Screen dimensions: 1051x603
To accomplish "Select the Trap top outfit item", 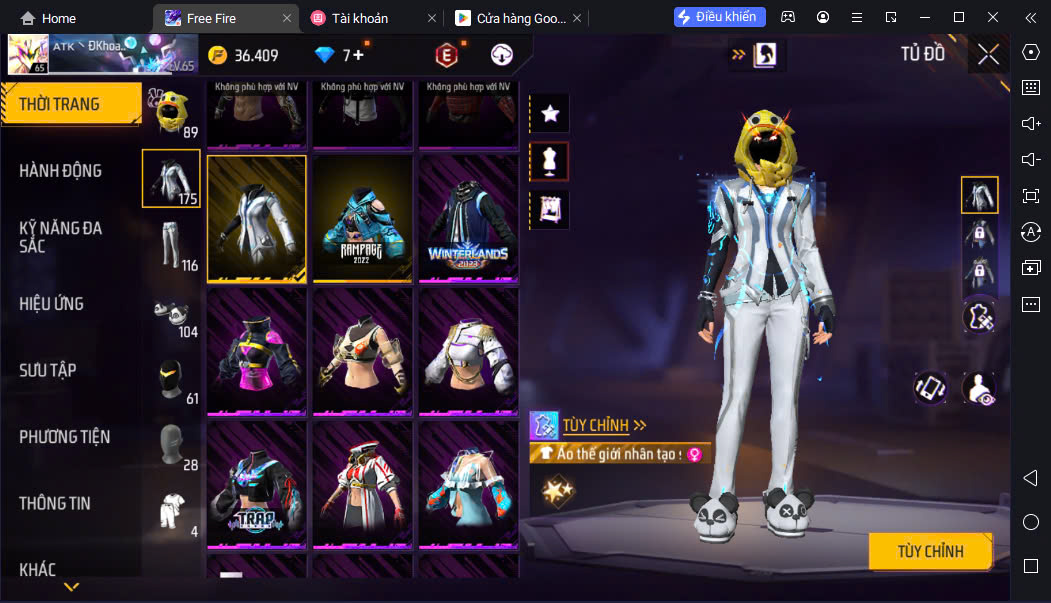I will (x=257, y=485).
